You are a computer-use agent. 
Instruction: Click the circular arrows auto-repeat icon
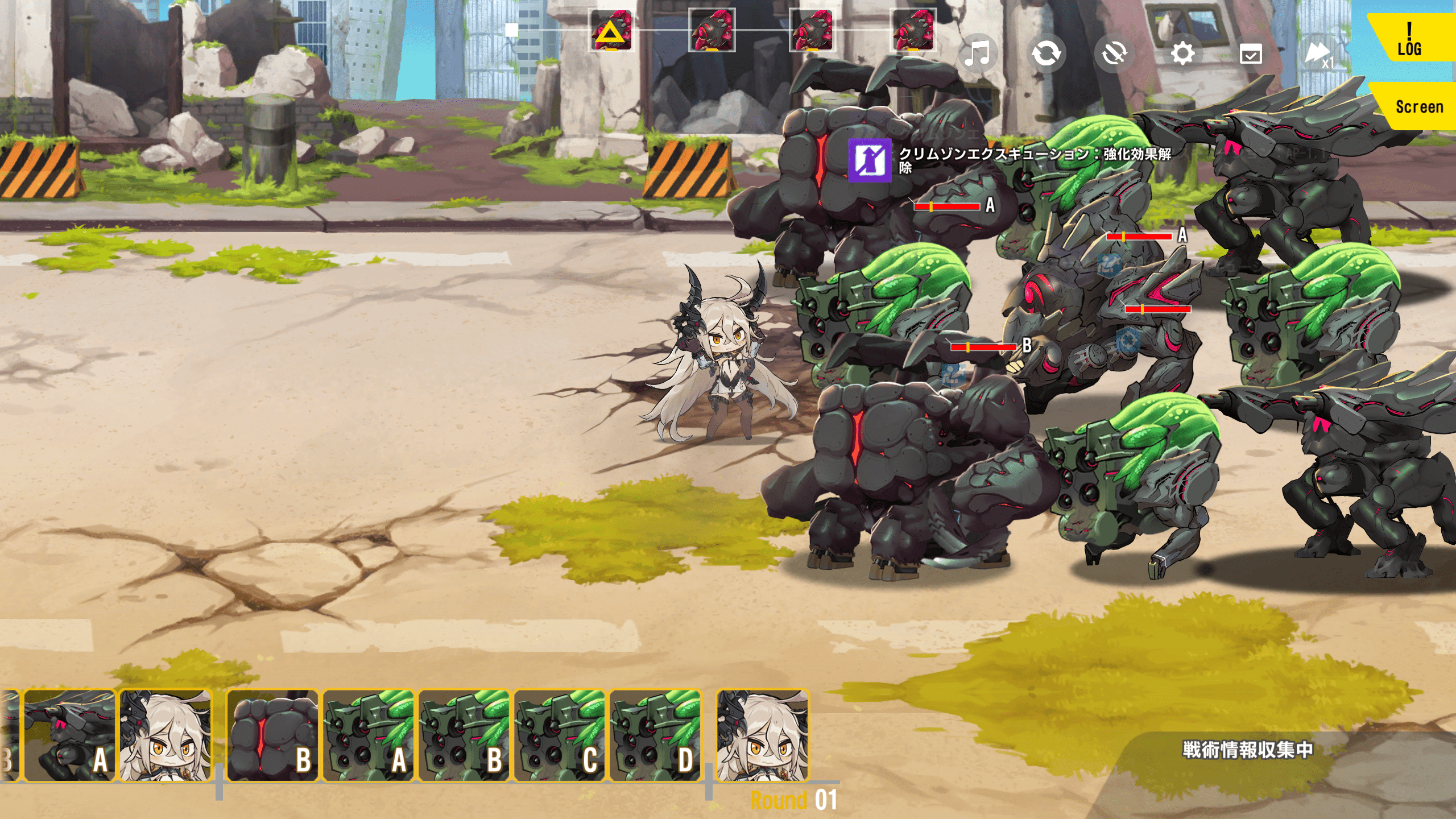tap(1046, 54)
